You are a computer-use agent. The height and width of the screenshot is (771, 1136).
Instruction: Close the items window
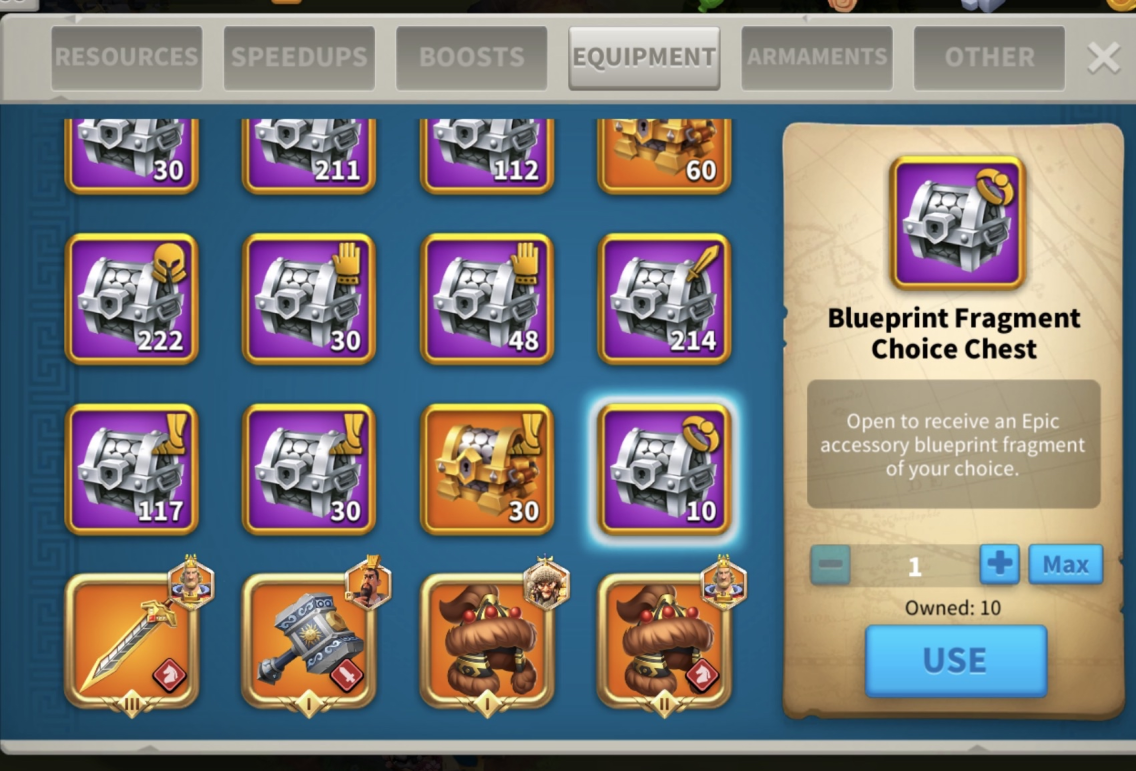point(1103,58)
